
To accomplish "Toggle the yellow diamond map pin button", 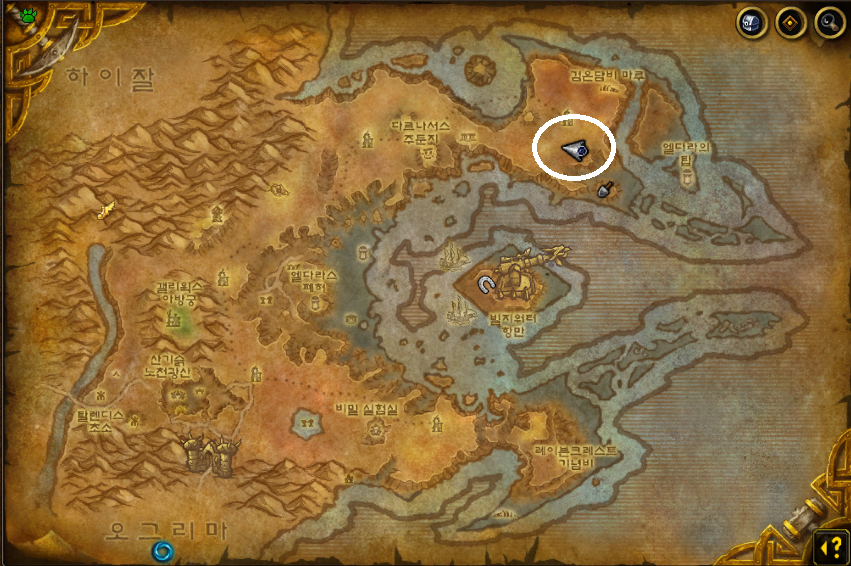I will (x=791, y=22).
